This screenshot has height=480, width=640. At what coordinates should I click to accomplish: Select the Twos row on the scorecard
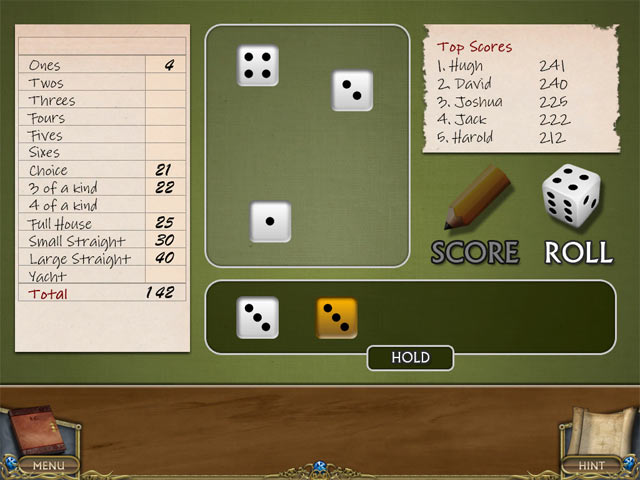coord(100,83)
